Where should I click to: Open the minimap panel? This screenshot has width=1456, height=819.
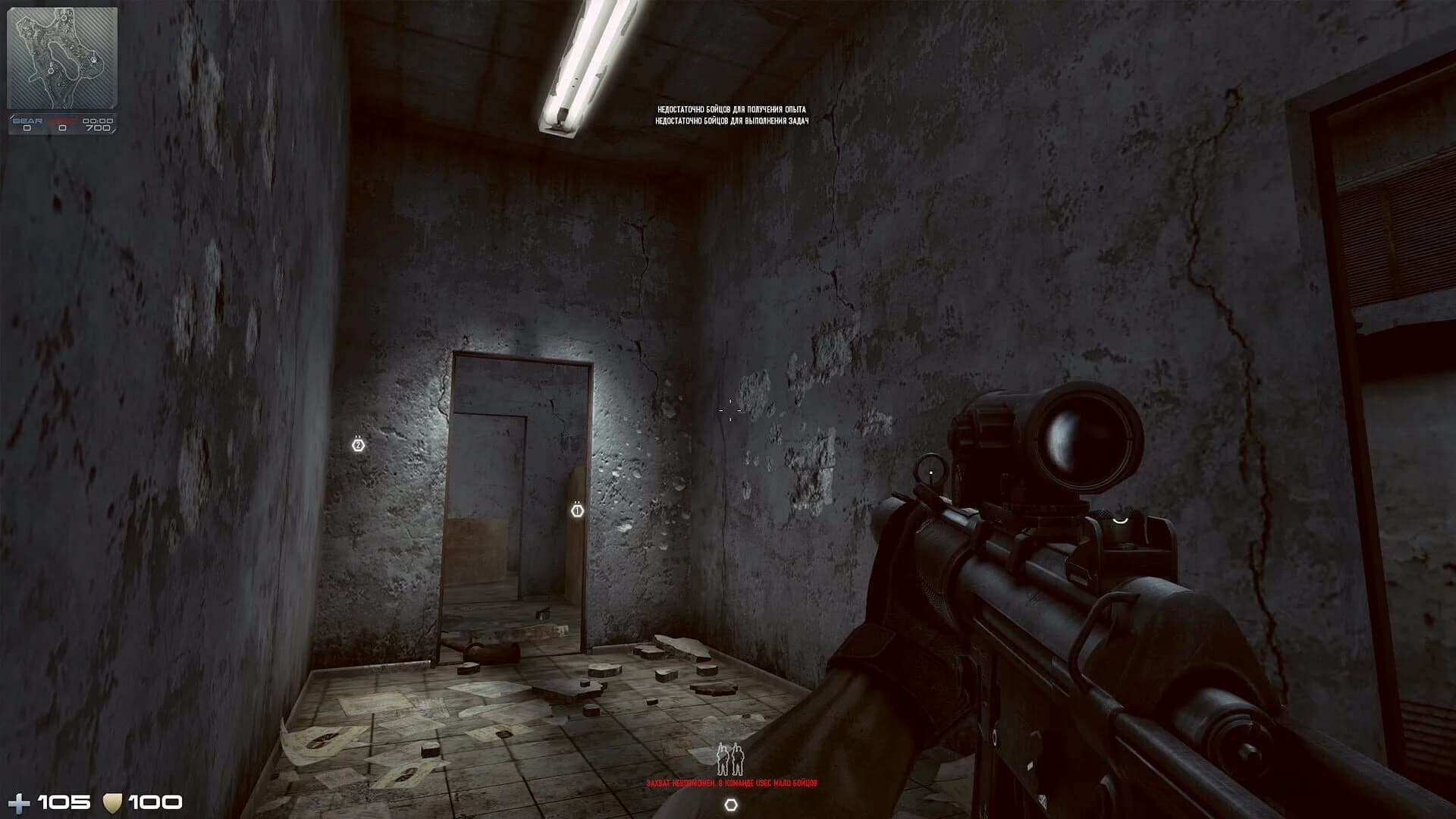pyautogui.click(x=62, y=57)
